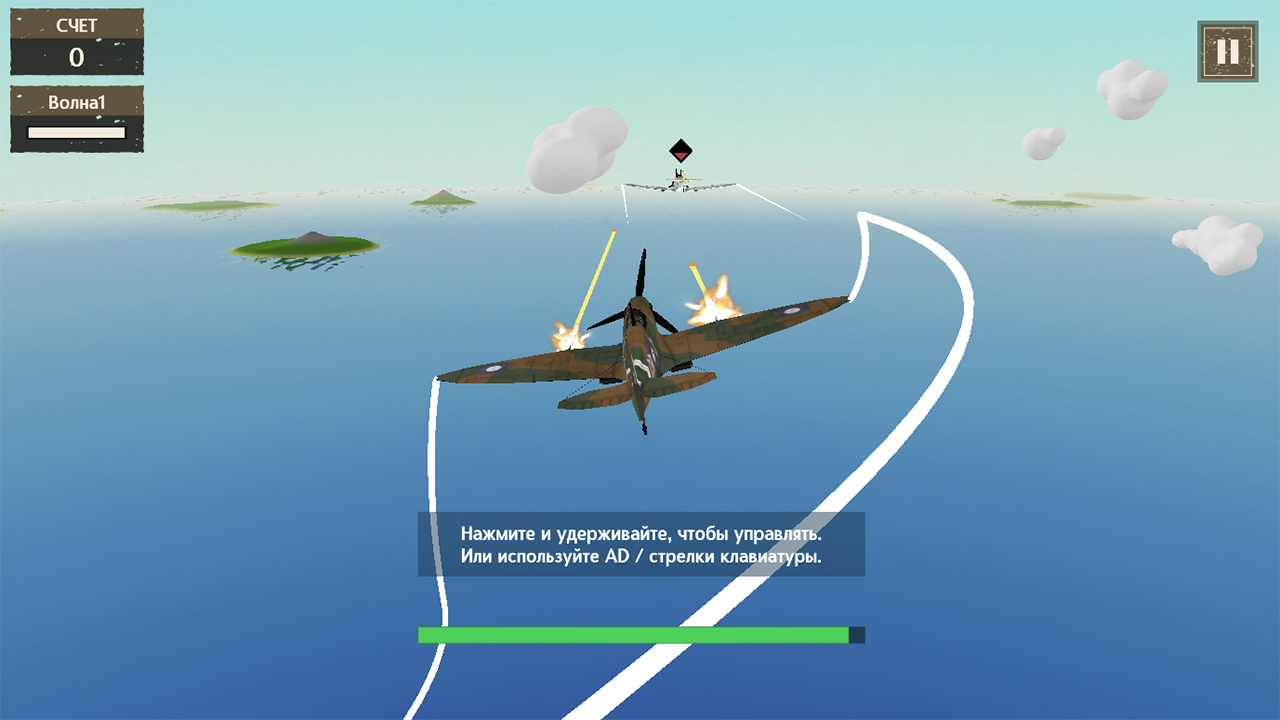Click the СЧЕТ score panel
Image resolution: width=1280 pixels, height=720 pixels.
click(x=76, y=42)
